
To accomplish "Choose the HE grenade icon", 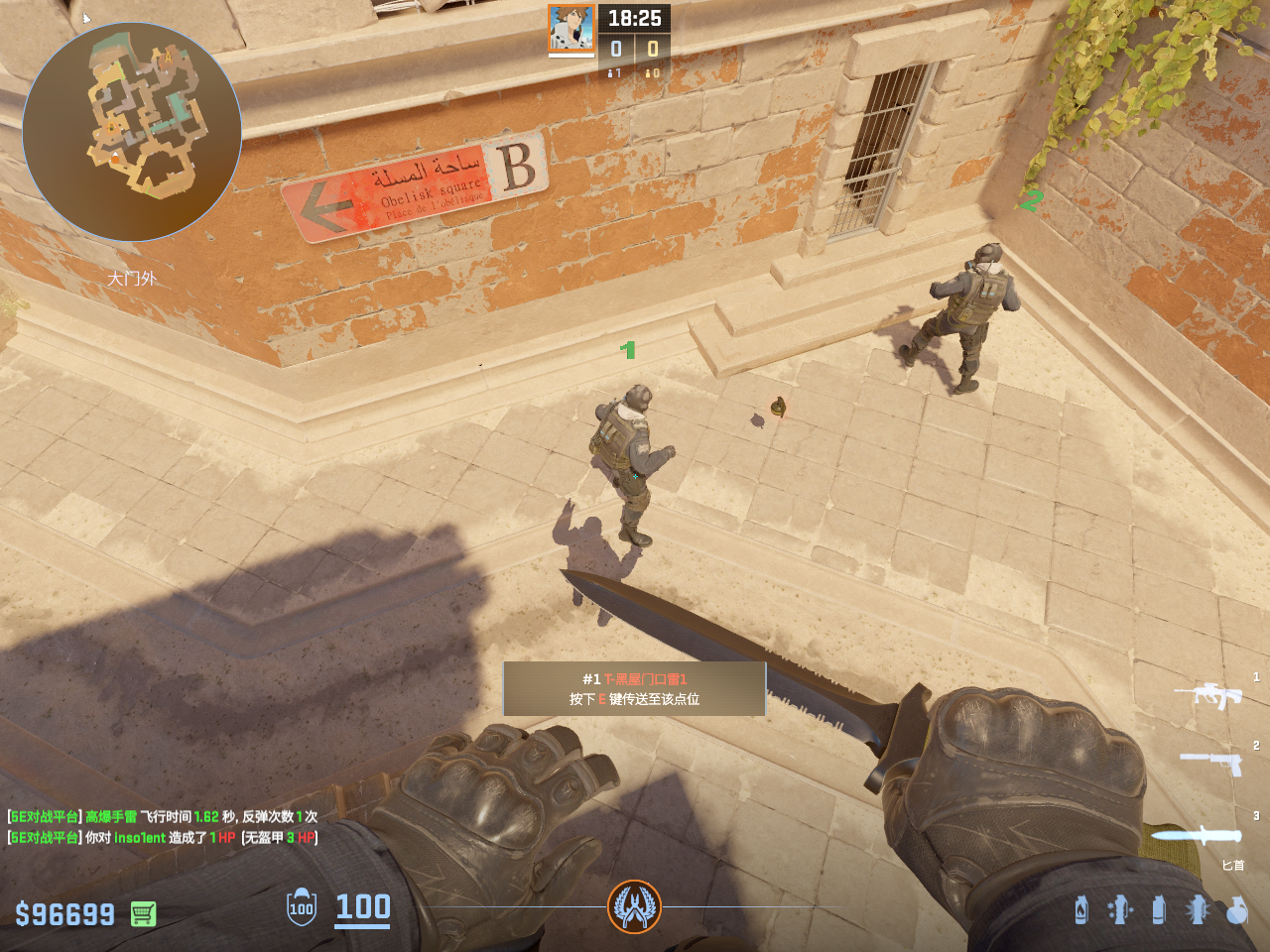I will [x=1236, y=909].
